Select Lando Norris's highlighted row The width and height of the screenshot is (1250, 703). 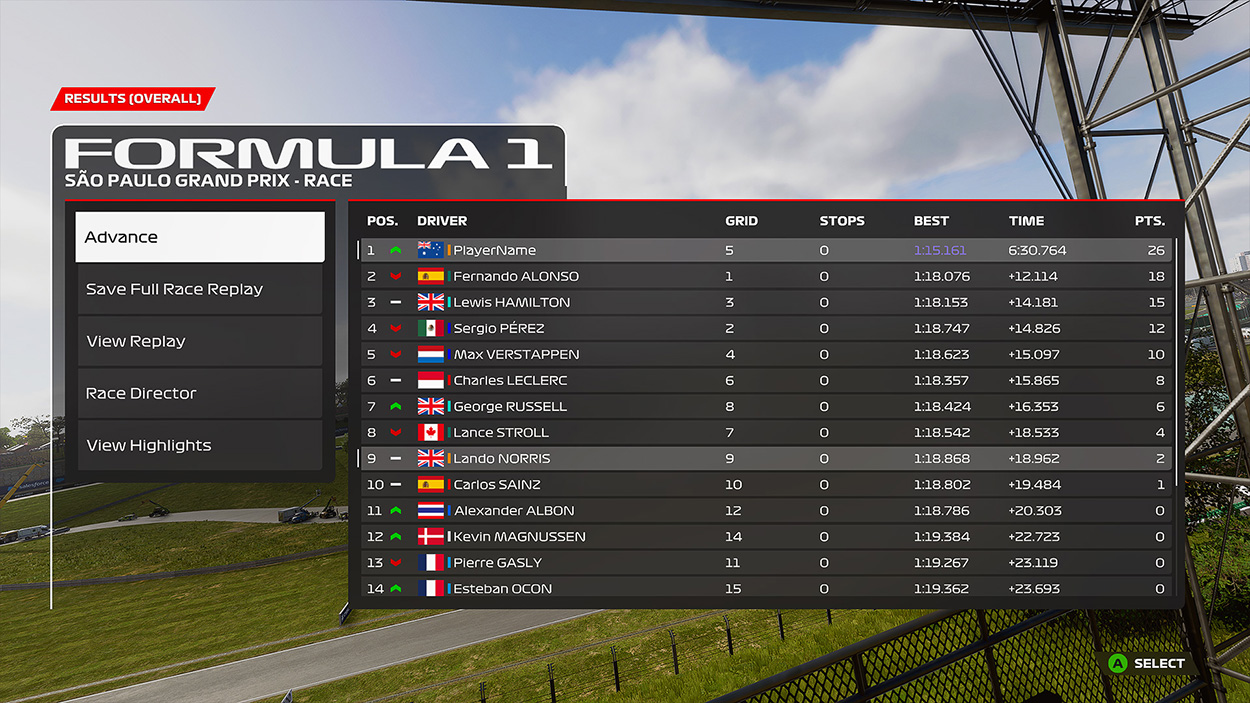pos(765,458)
